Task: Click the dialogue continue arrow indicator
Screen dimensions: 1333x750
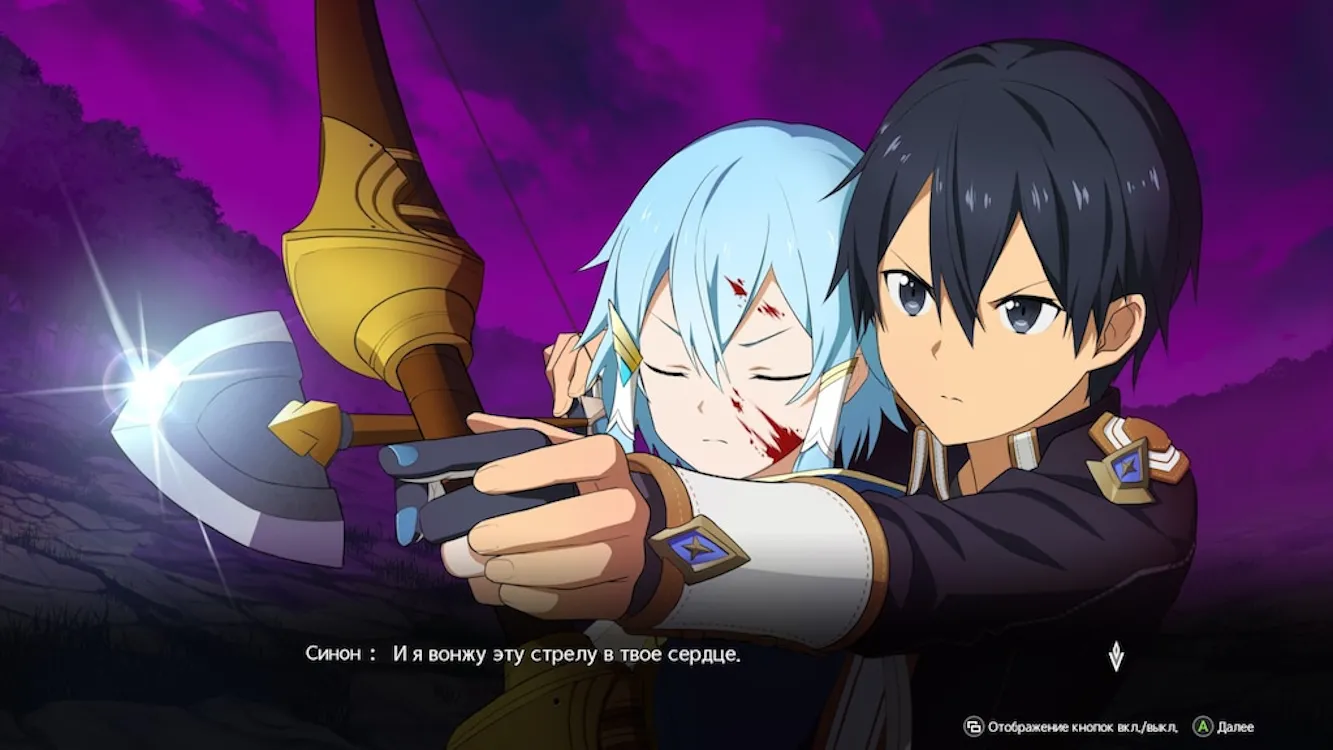Action: click(x=1116, y=657)
